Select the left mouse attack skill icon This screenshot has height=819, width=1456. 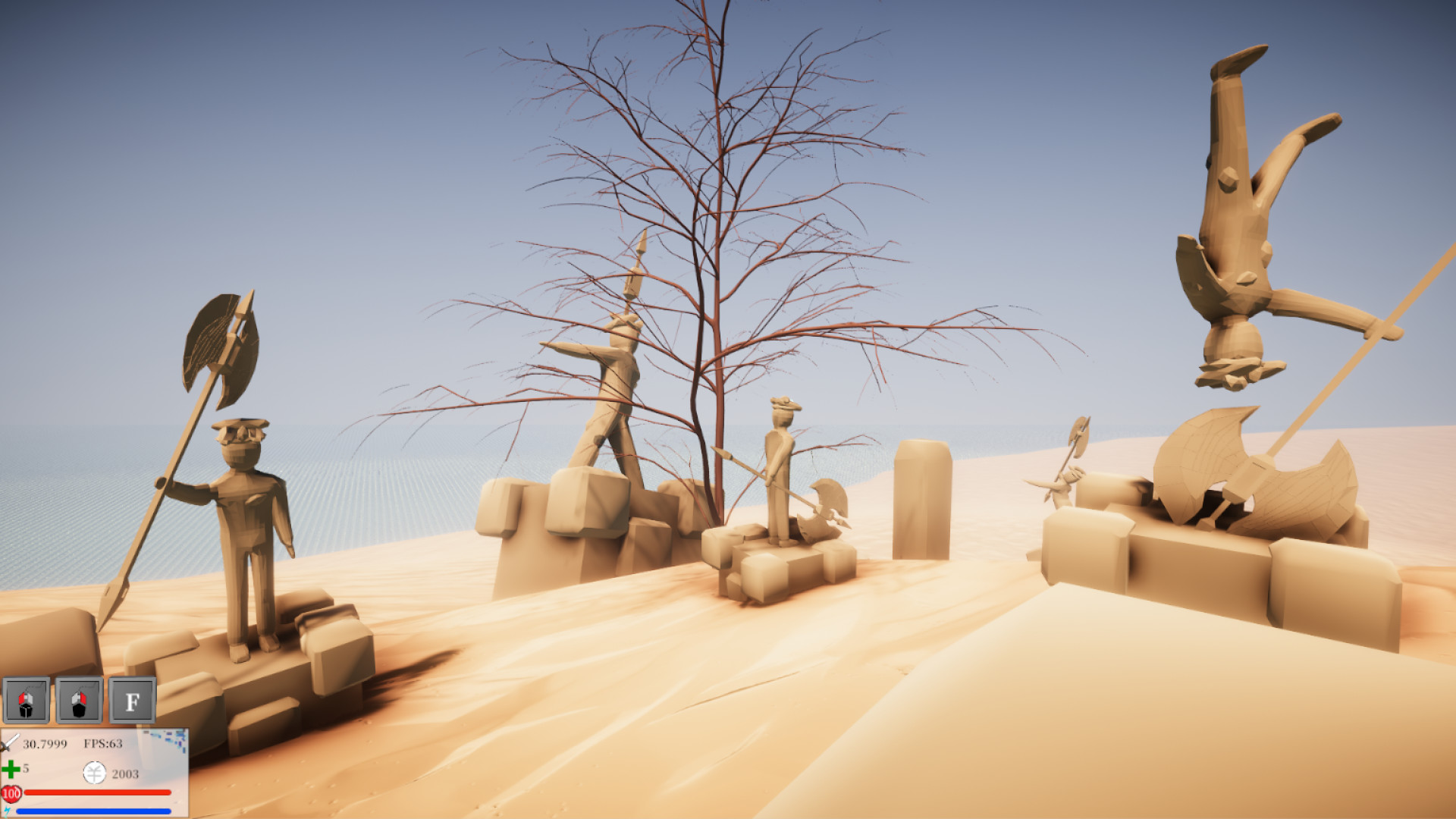[x=25, y=700]
